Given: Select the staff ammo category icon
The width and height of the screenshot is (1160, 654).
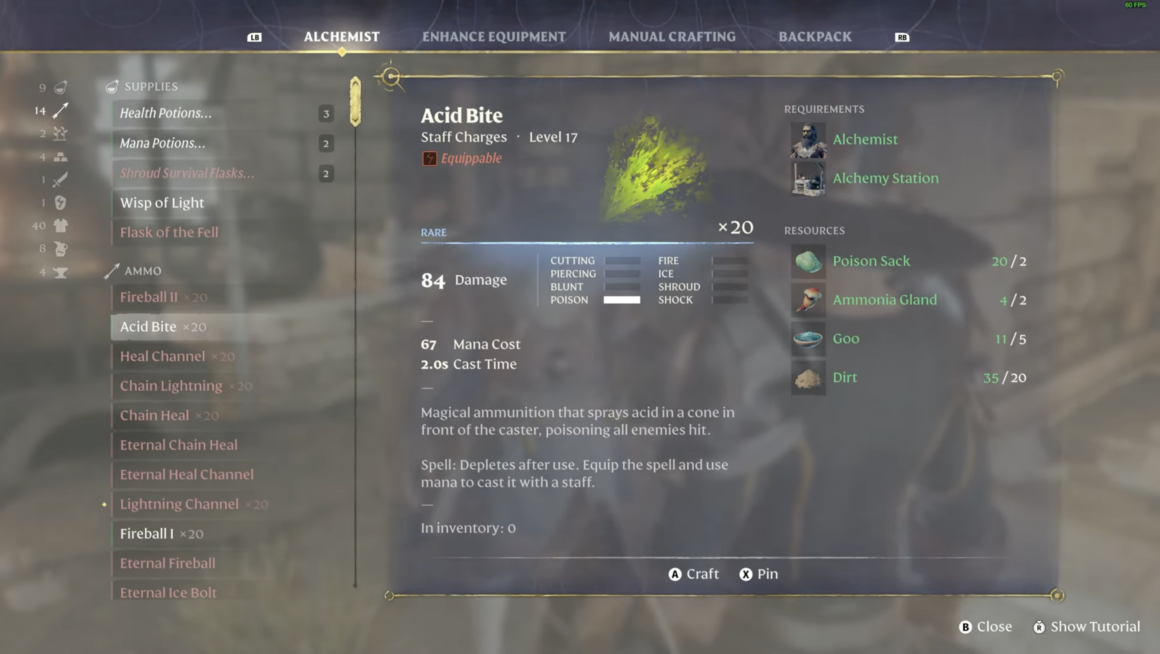Looking at the screenshot, I should tap(61, 110).
